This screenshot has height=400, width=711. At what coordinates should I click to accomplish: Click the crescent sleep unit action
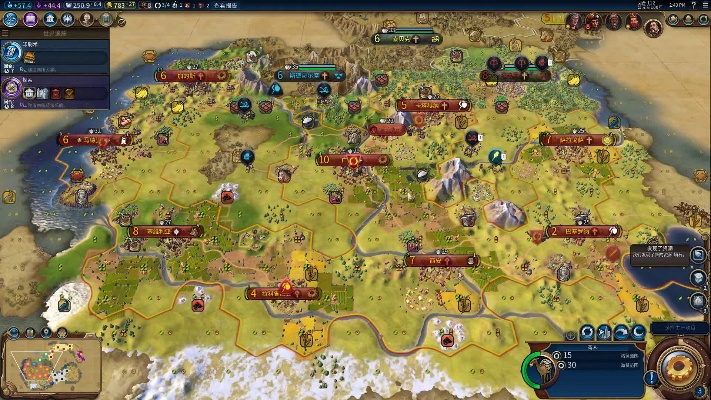(637, 332)
